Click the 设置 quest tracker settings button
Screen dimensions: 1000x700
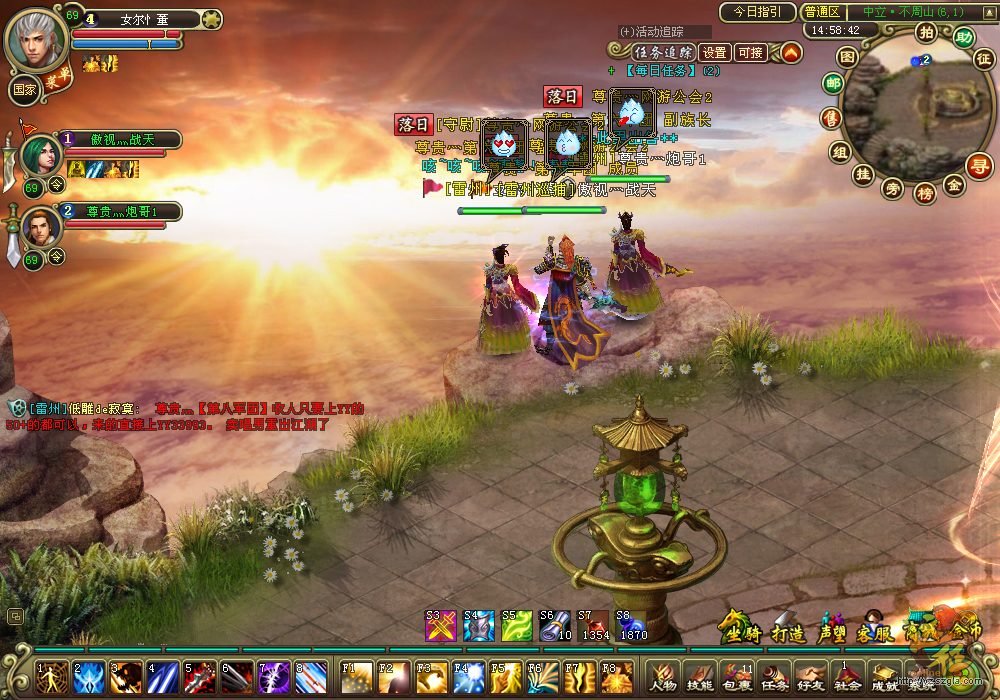[x=714, y=52]
